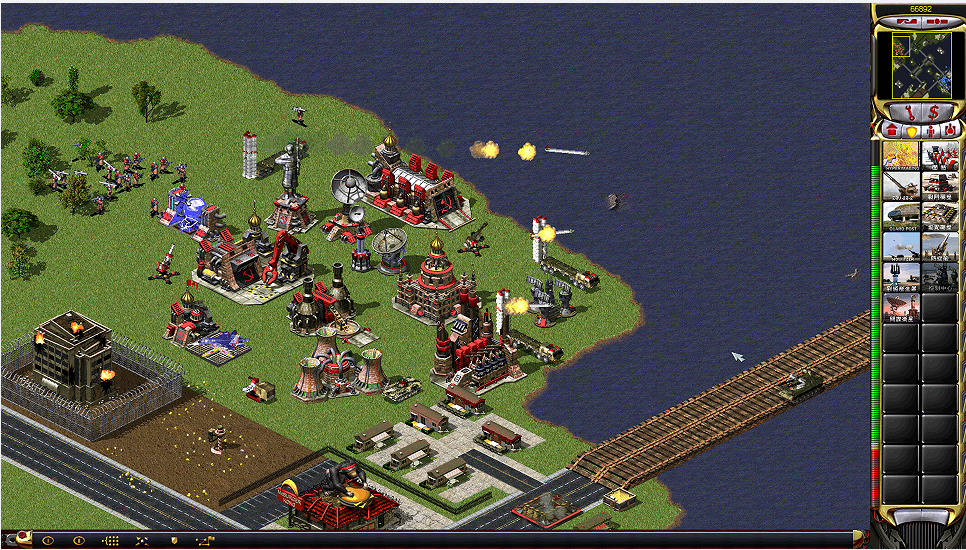Switch to the yellow shield defenses tab
This screenshot has width=966, height=550.
[911, 131]
